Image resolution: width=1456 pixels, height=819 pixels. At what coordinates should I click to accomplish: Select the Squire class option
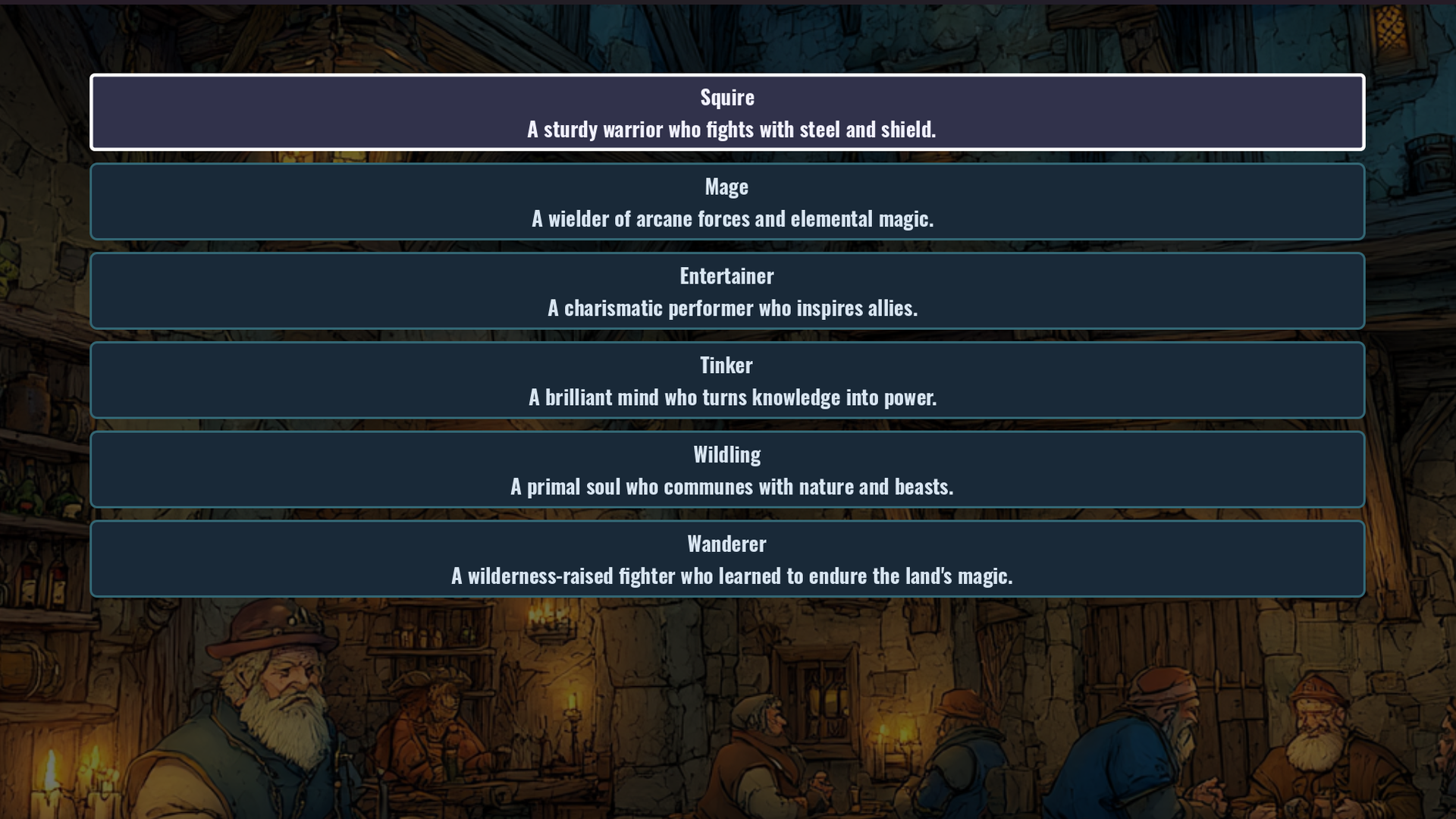pos(728,112)
